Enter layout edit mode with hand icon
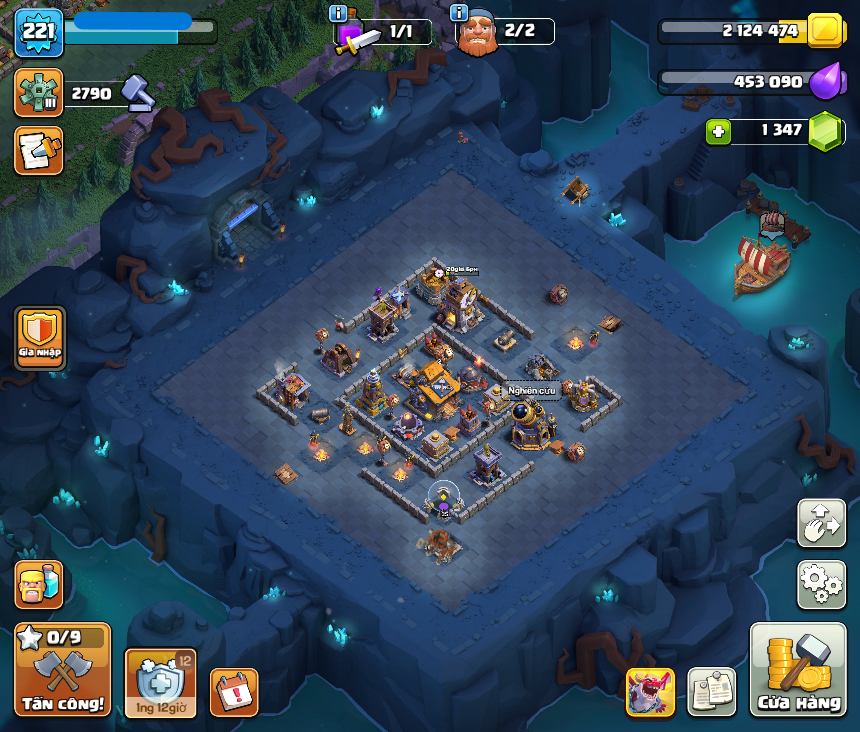 (821, 523)
